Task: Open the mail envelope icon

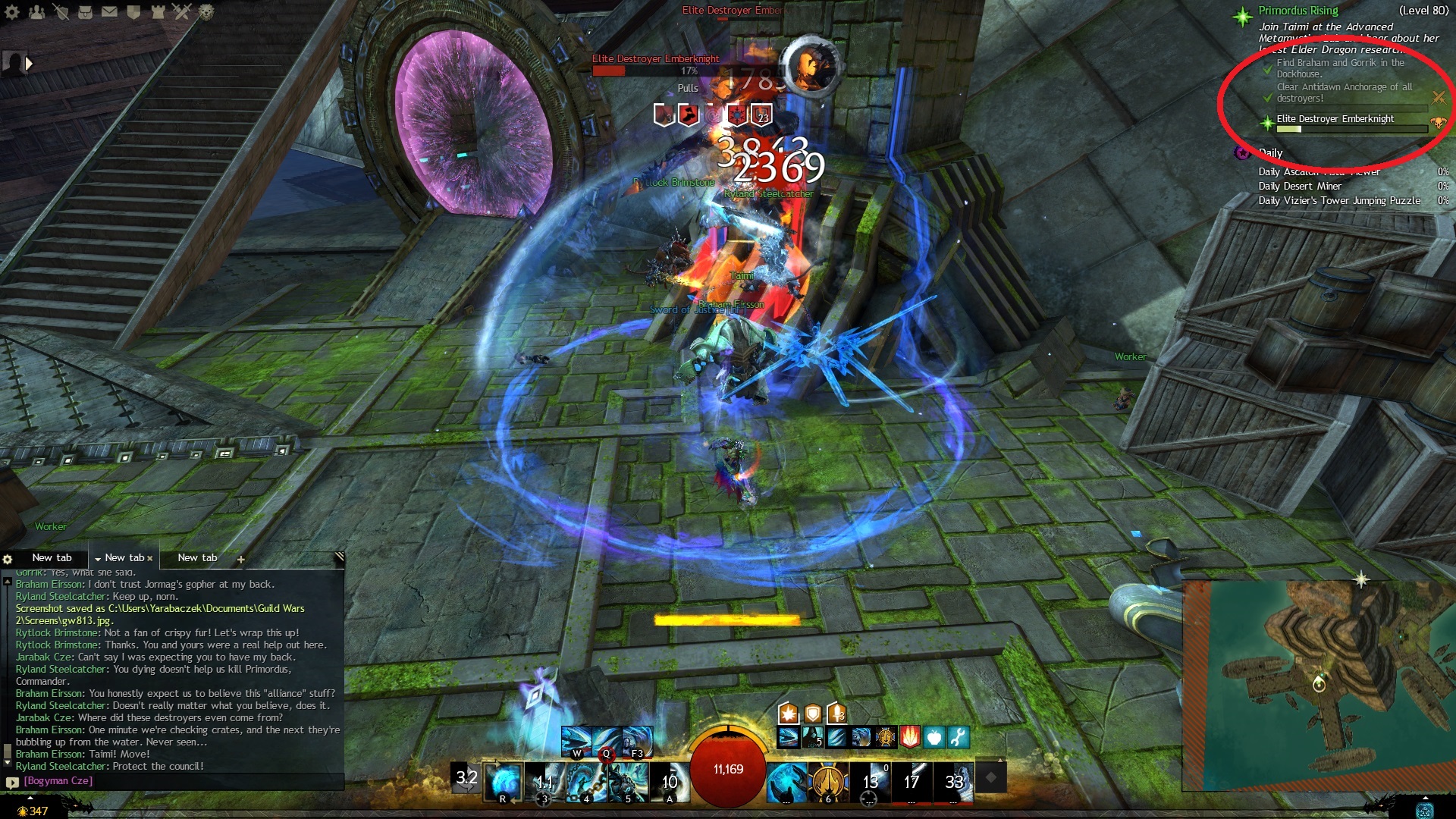Action: (x=110, y=11)
